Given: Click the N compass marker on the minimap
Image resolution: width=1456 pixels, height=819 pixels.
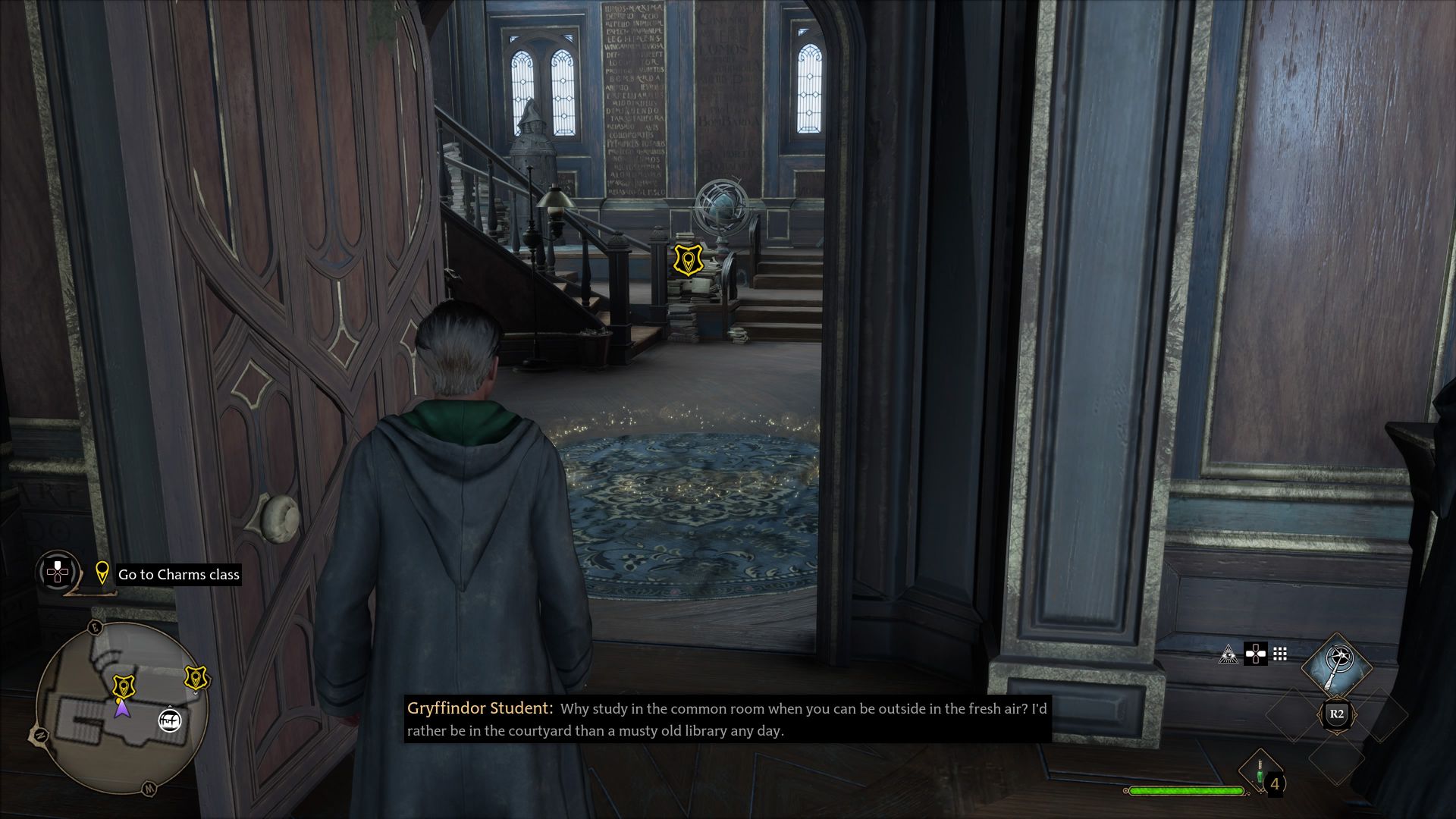Looking at the screenshot, I should (39, 735).
